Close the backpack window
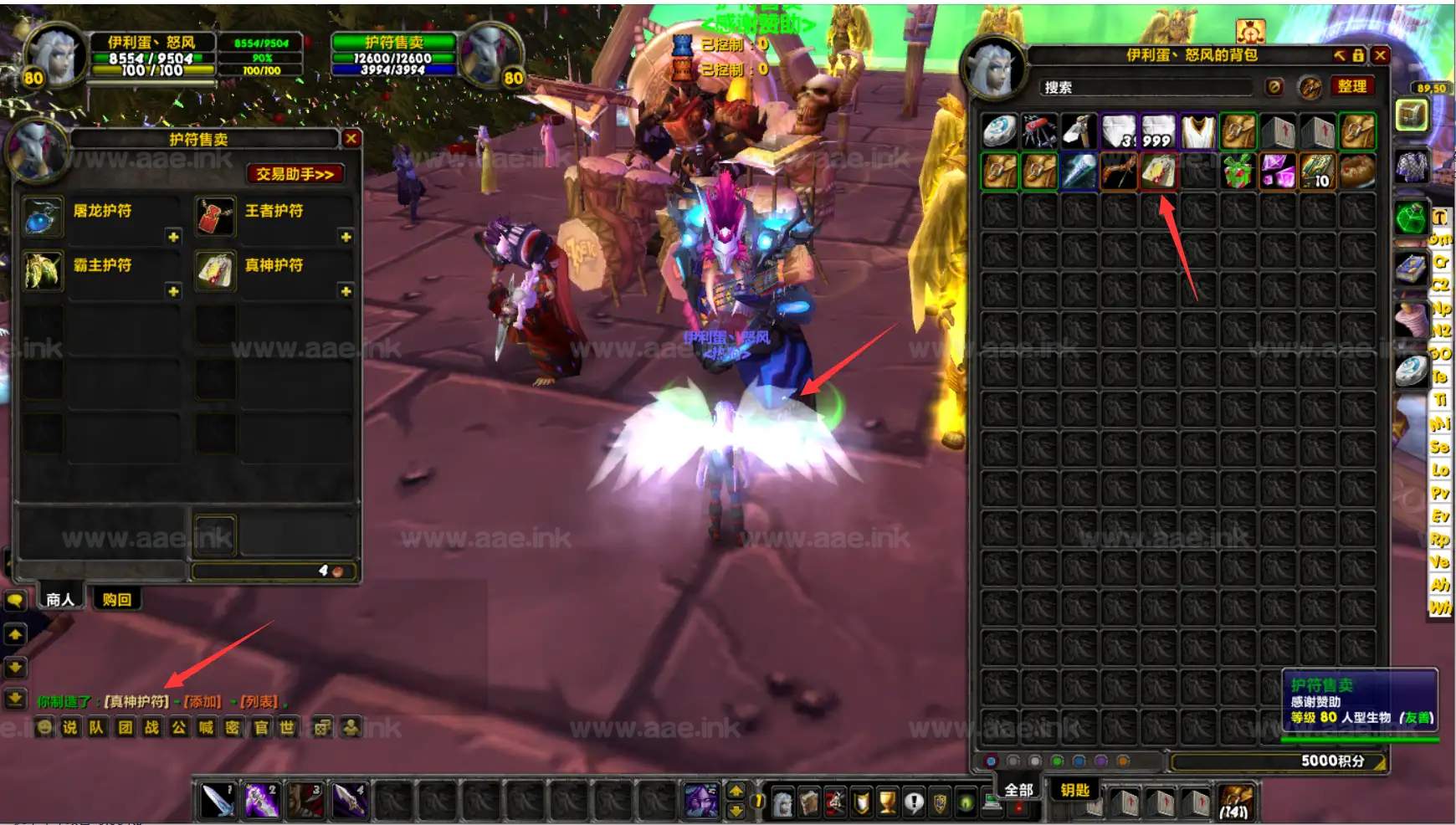 [x=1381, y=55]
